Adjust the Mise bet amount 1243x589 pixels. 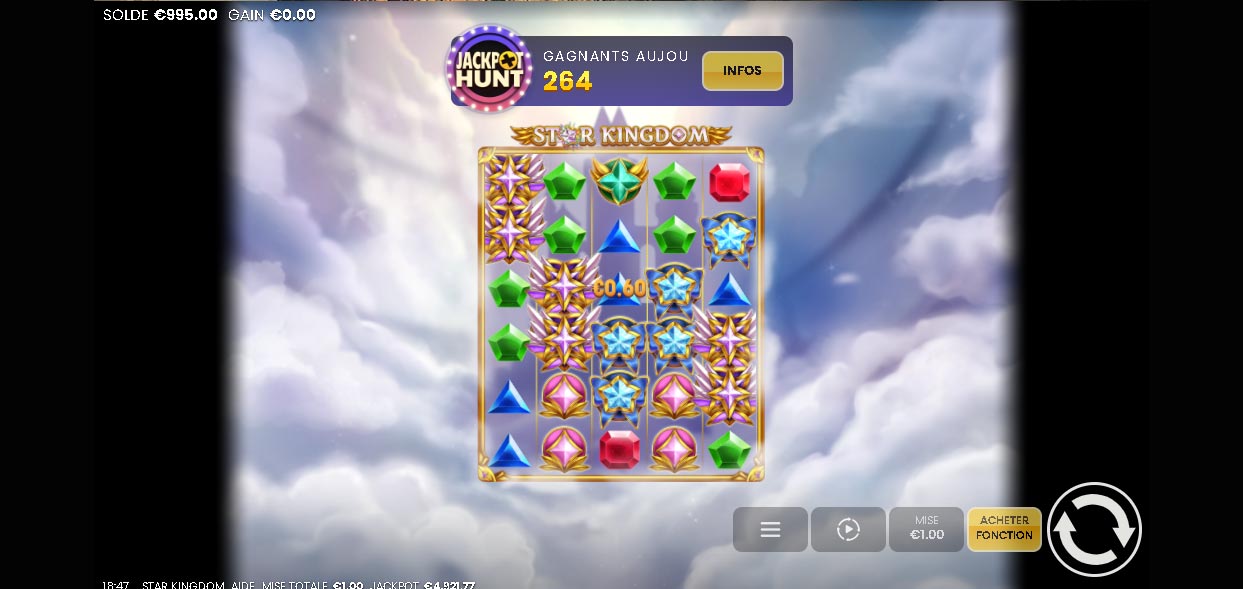(926, 529)
